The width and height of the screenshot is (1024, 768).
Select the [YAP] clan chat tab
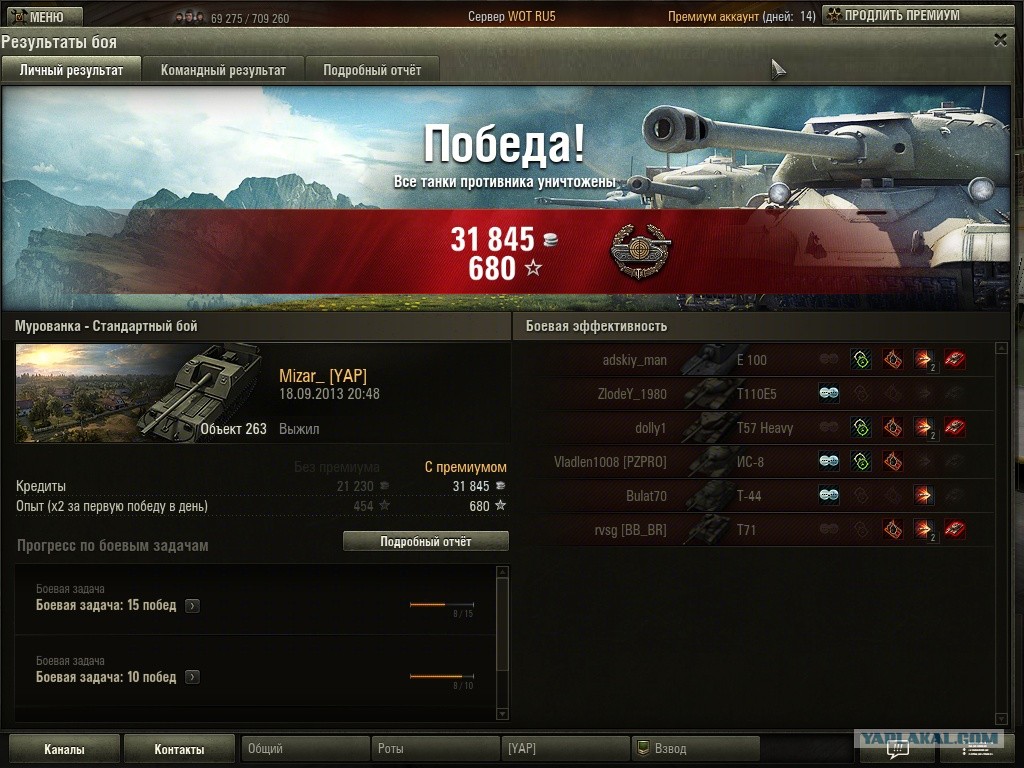click(565, 749)
